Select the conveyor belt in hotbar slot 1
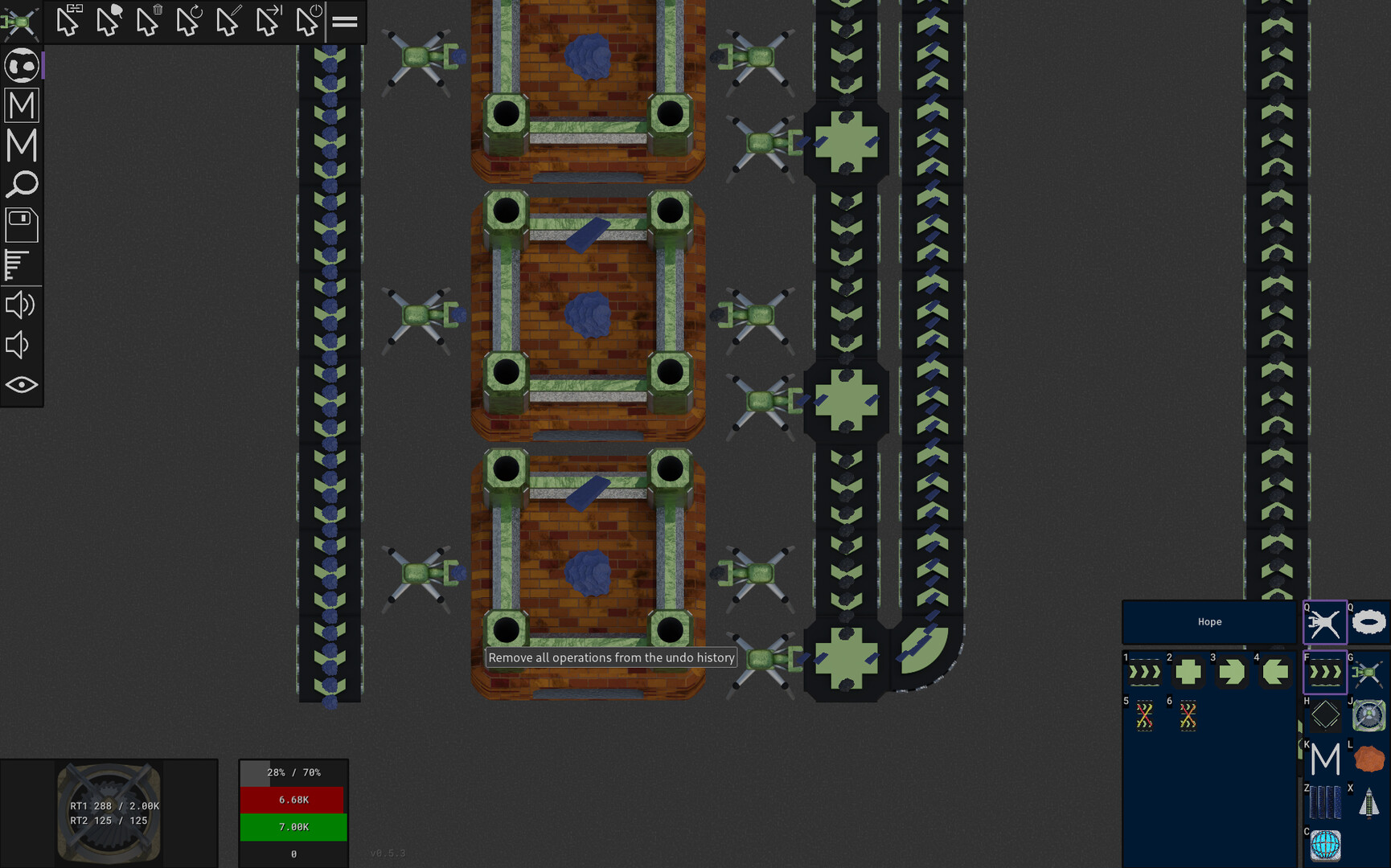Viewport: 1391px width, 868px height. (x=1143, y=673)
